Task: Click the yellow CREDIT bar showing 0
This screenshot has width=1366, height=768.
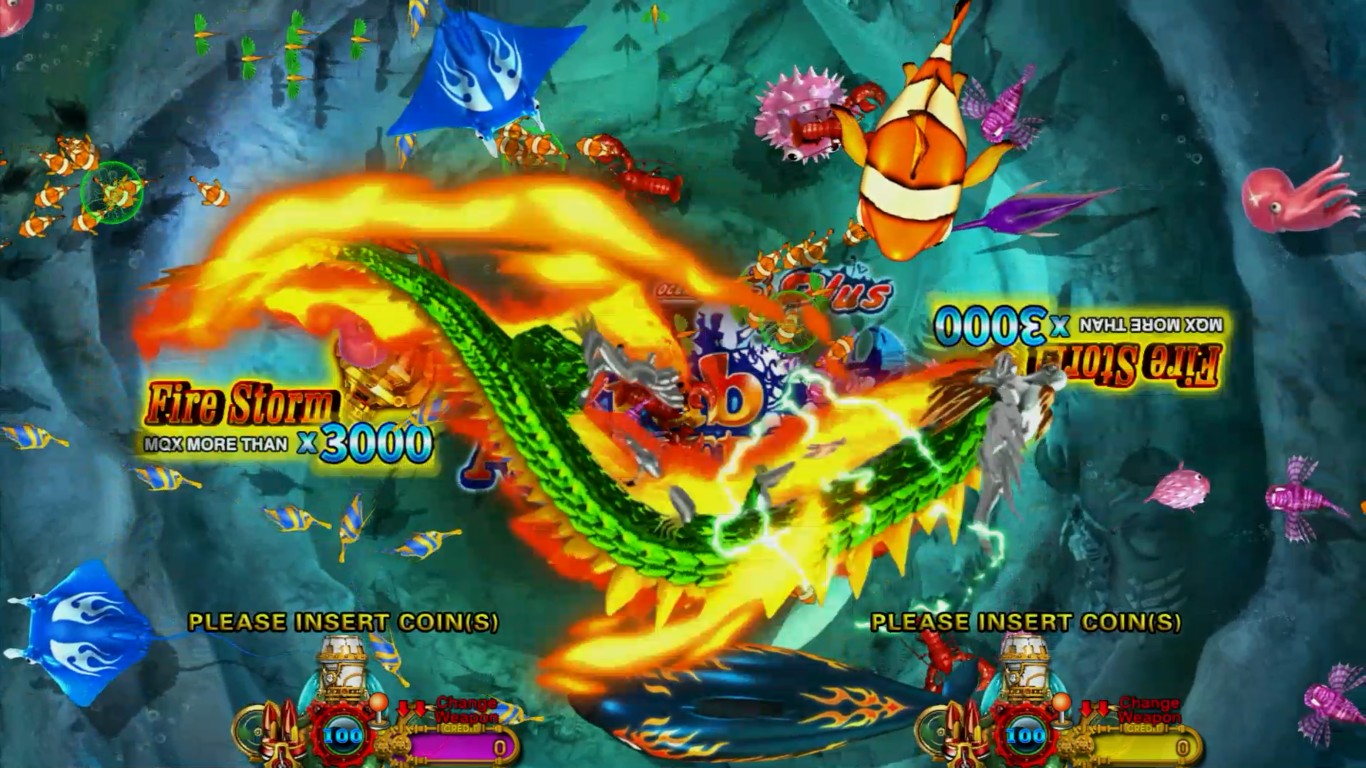Action: click(x=1141, y=745)
